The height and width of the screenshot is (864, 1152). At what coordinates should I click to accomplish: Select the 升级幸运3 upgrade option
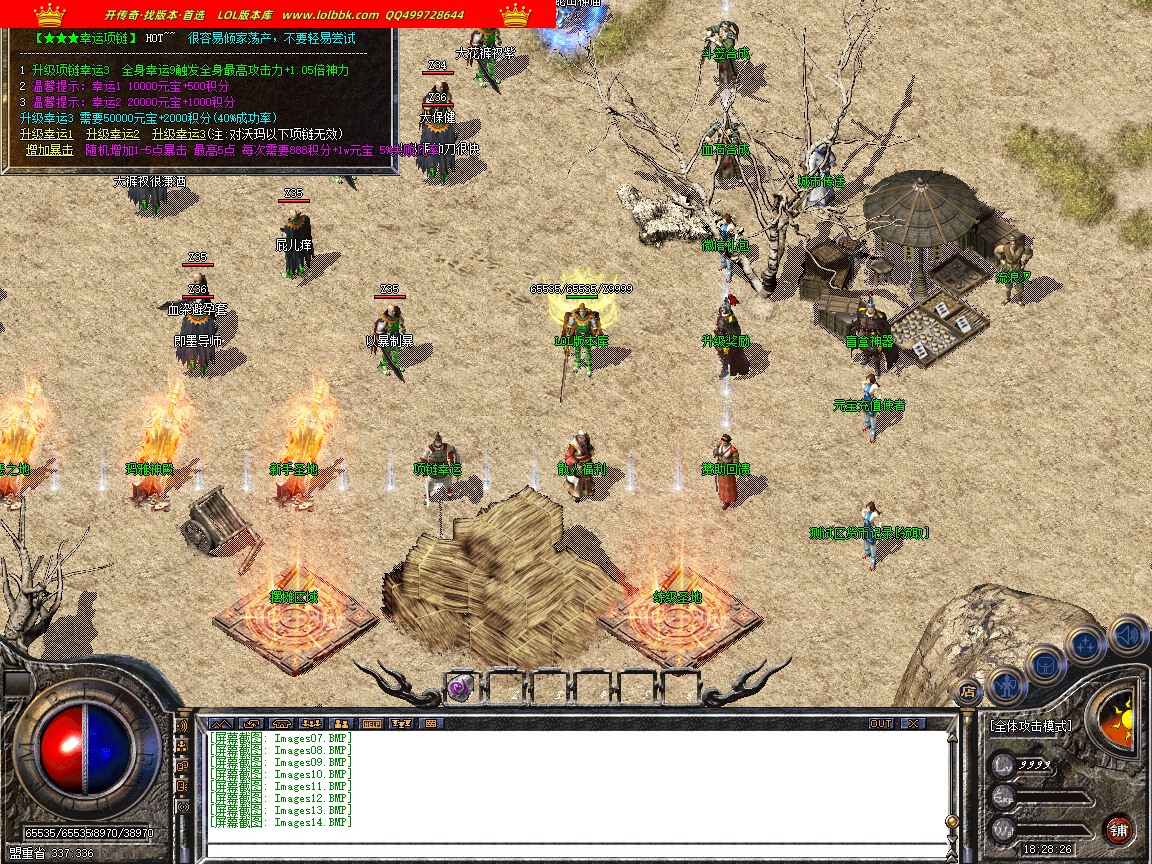point(178,134)
